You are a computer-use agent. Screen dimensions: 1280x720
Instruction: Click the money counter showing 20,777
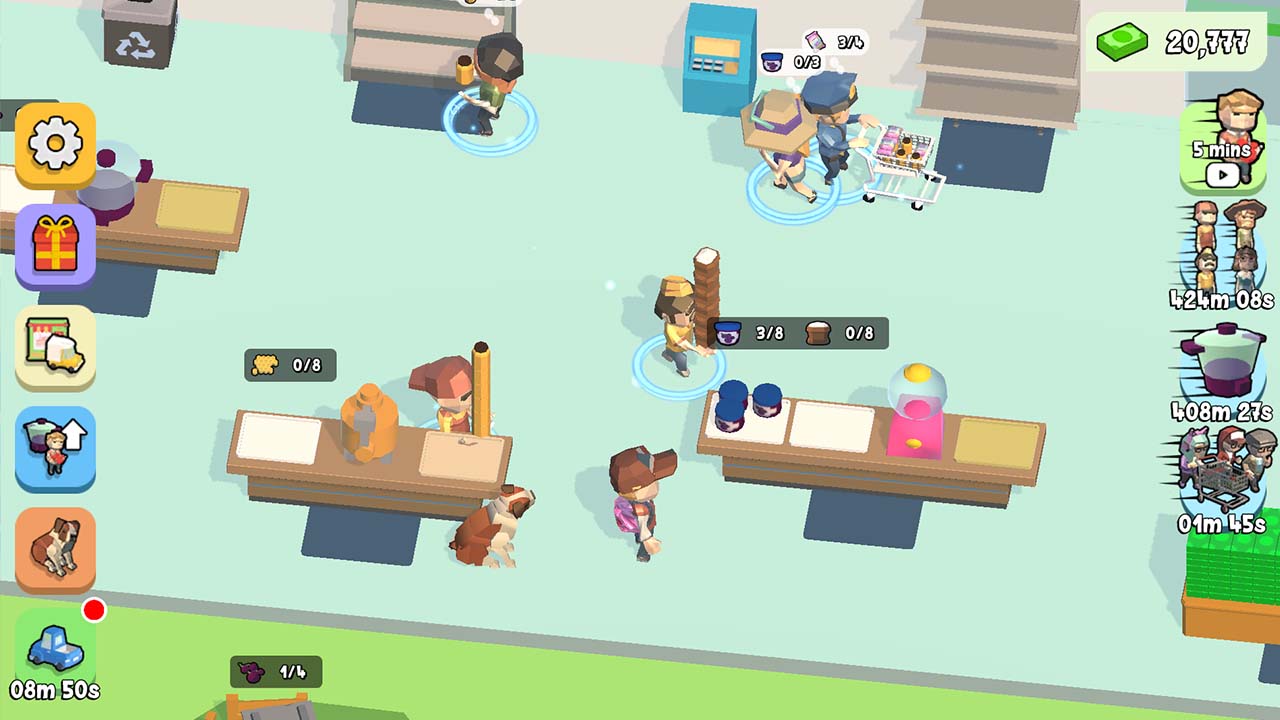pyautogui.click(x=1180, y=42)
